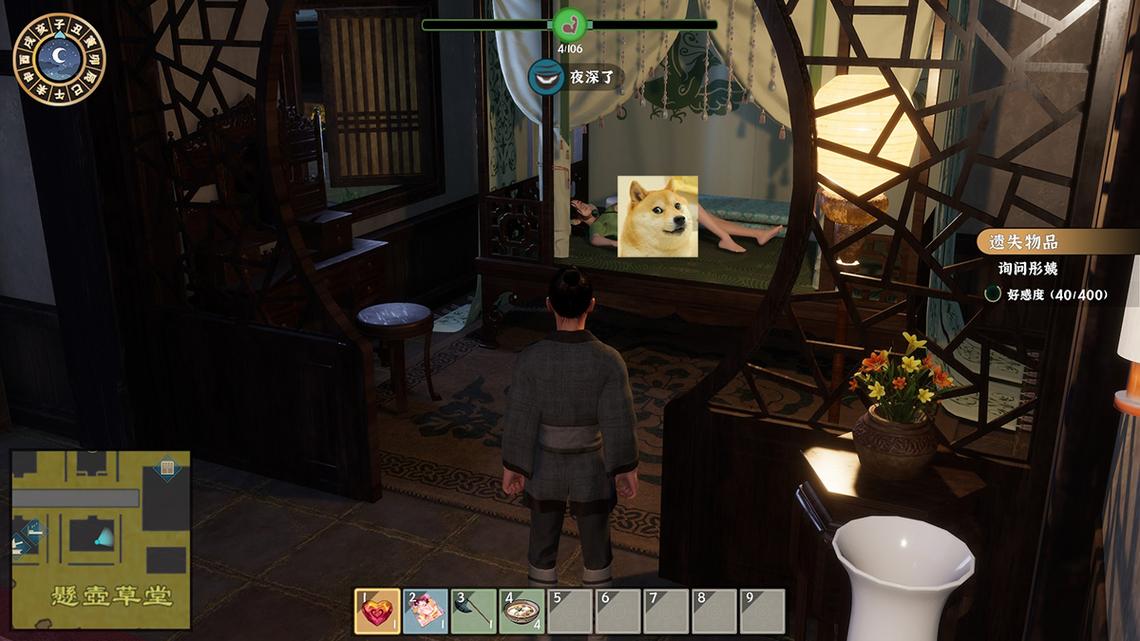Image resolution: width=1140 pixels, height=641 pixels.
Task: Click the green stamina arm icon
Action: (569, 24)
